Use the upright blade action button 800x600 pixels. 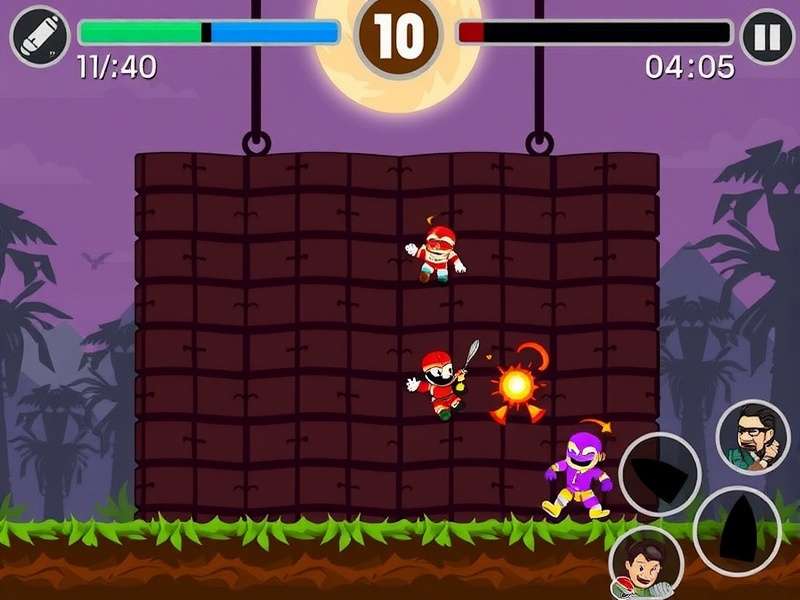[x=737, y=530]
